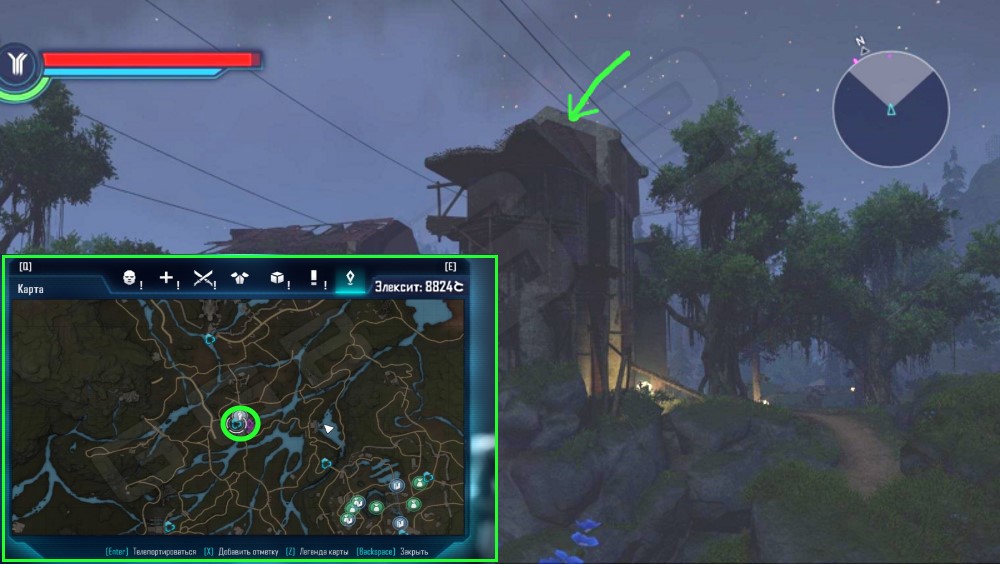This screenshot has height=564, width=1000.
Task: Select the crossed swords tab
Action: pos(205,279)
